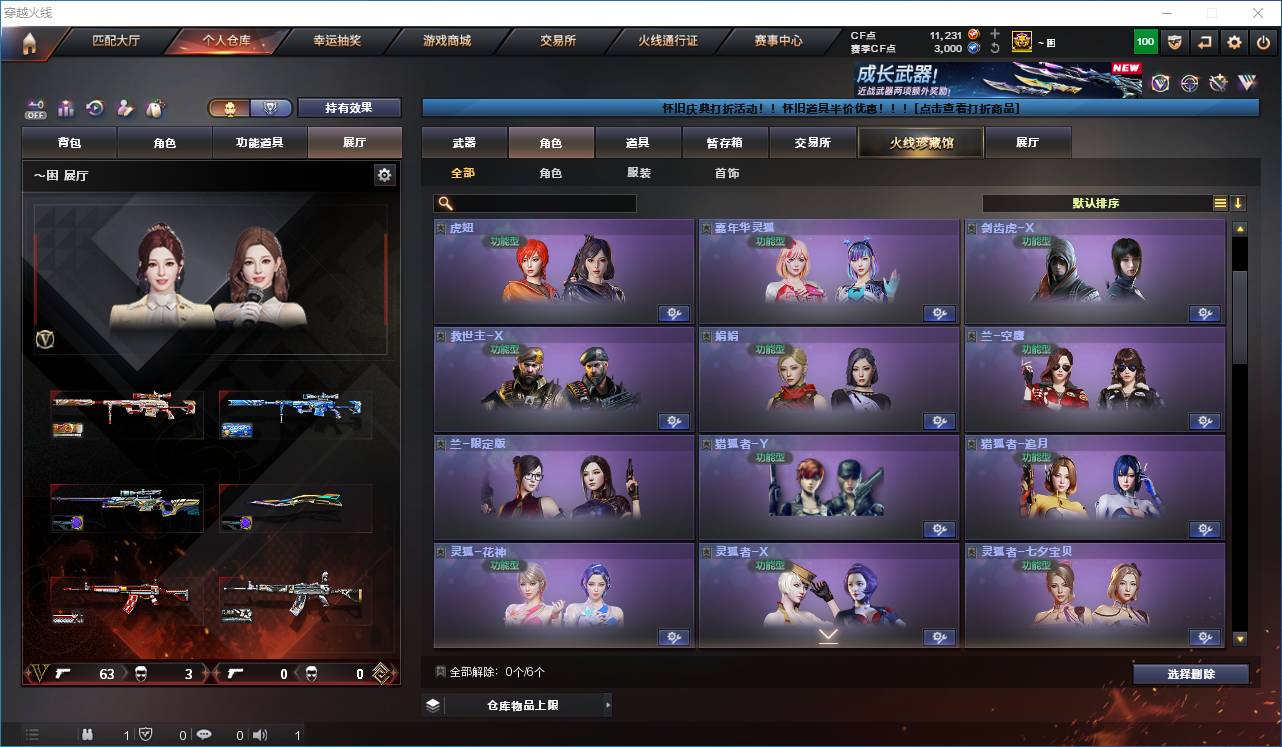Click the speaker volume icon in bottom status bar
Screen dimensions: 1282x747
tap(260, 734)
